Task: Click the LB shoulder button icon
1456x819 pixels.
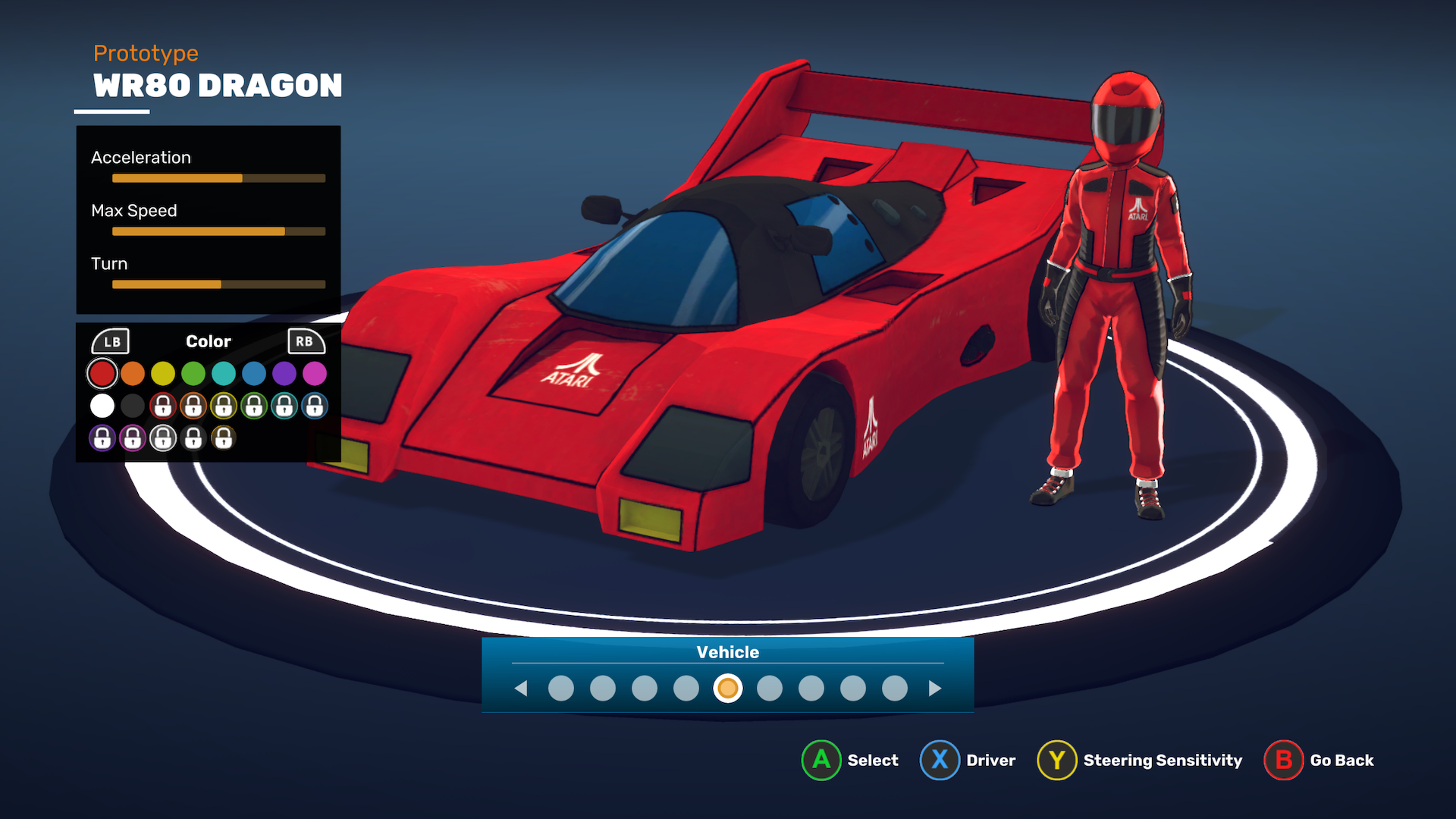Action: coord(111,341)
